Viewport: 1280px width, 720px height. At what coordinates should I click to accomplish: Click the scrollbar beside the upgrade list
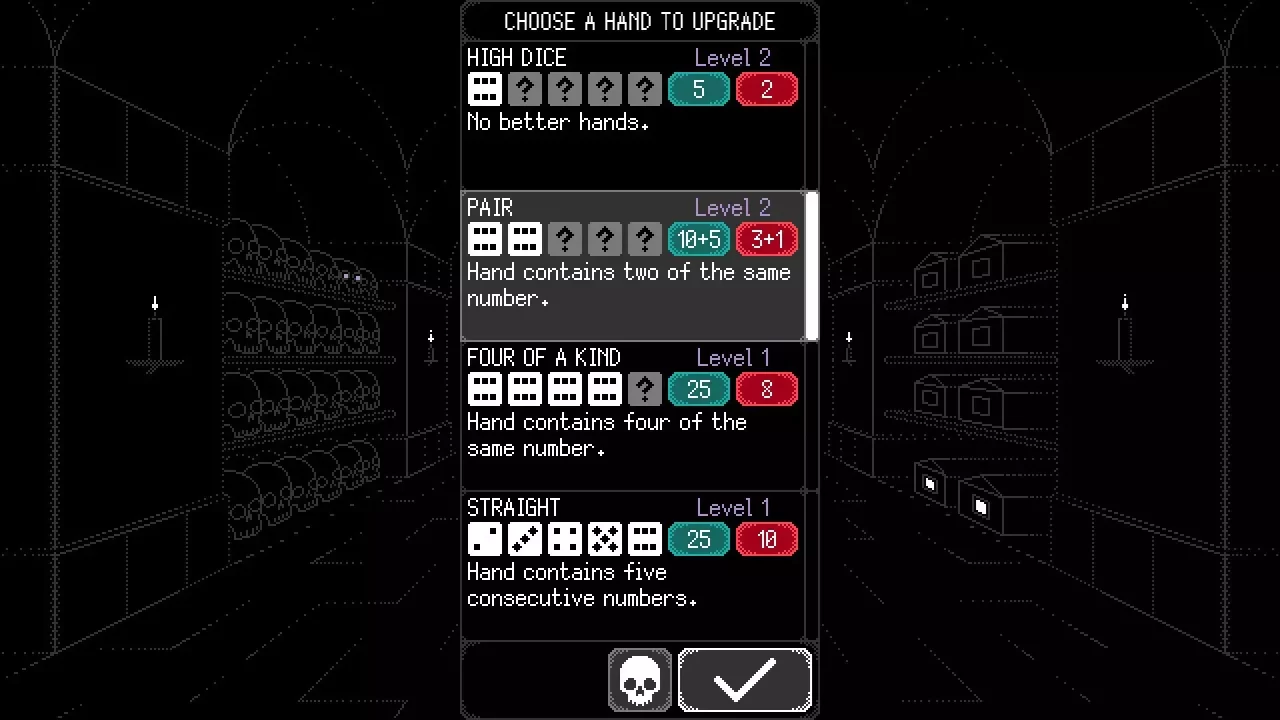coord(812,265)
